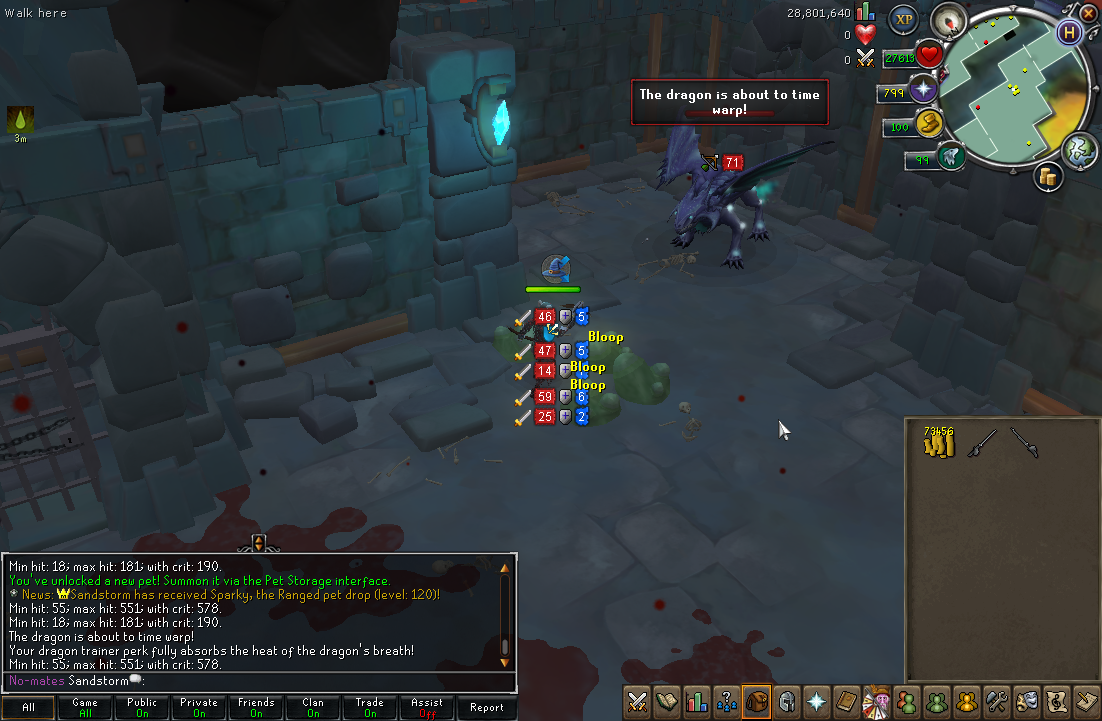Open the XP counter orb
The height and width of the screenshot is (721, 1102).
904,18
